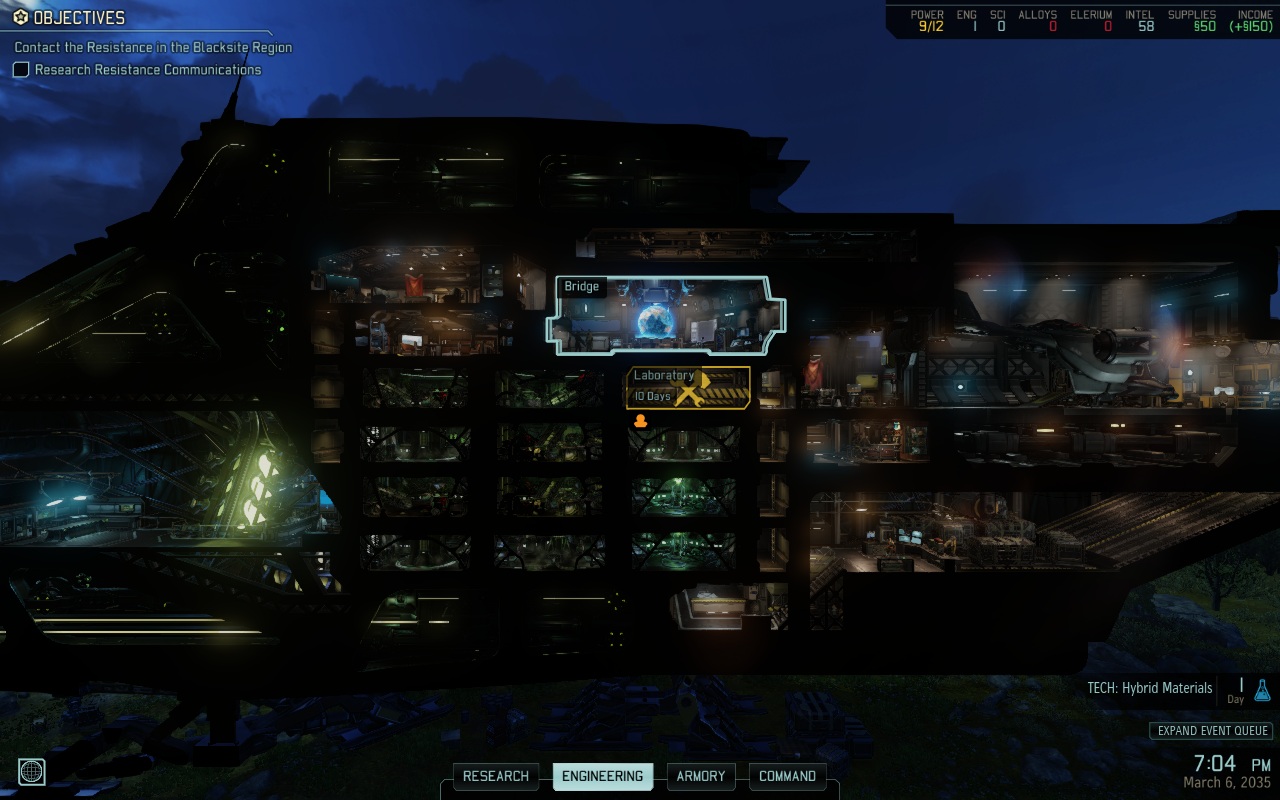Select the Research Resistance Communications objective
Screen dimensions: 1280x800
pos(148,70)
